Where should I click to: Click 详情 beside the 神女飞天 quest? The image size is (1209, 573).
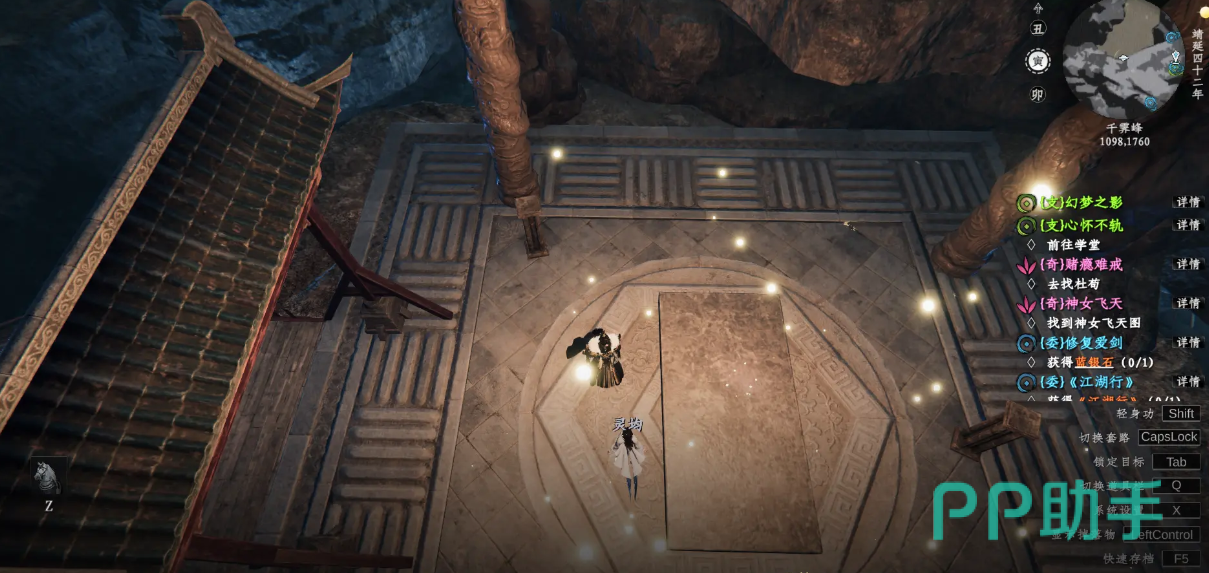click(x=1188, y=304)
